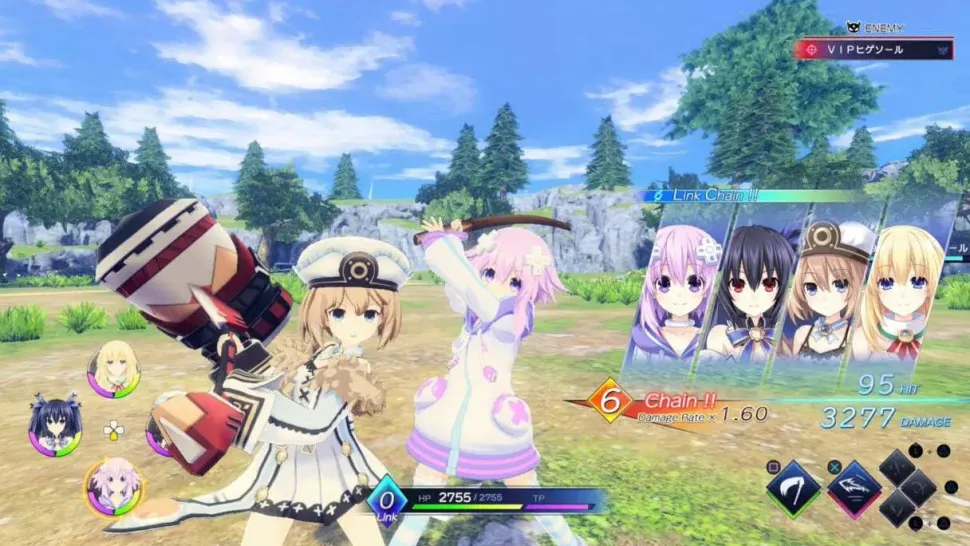This screenshot has height=546, width=970.
Task: Switch to the black-haired twin-tail party portrait
Action: click(x=54, y=430)
